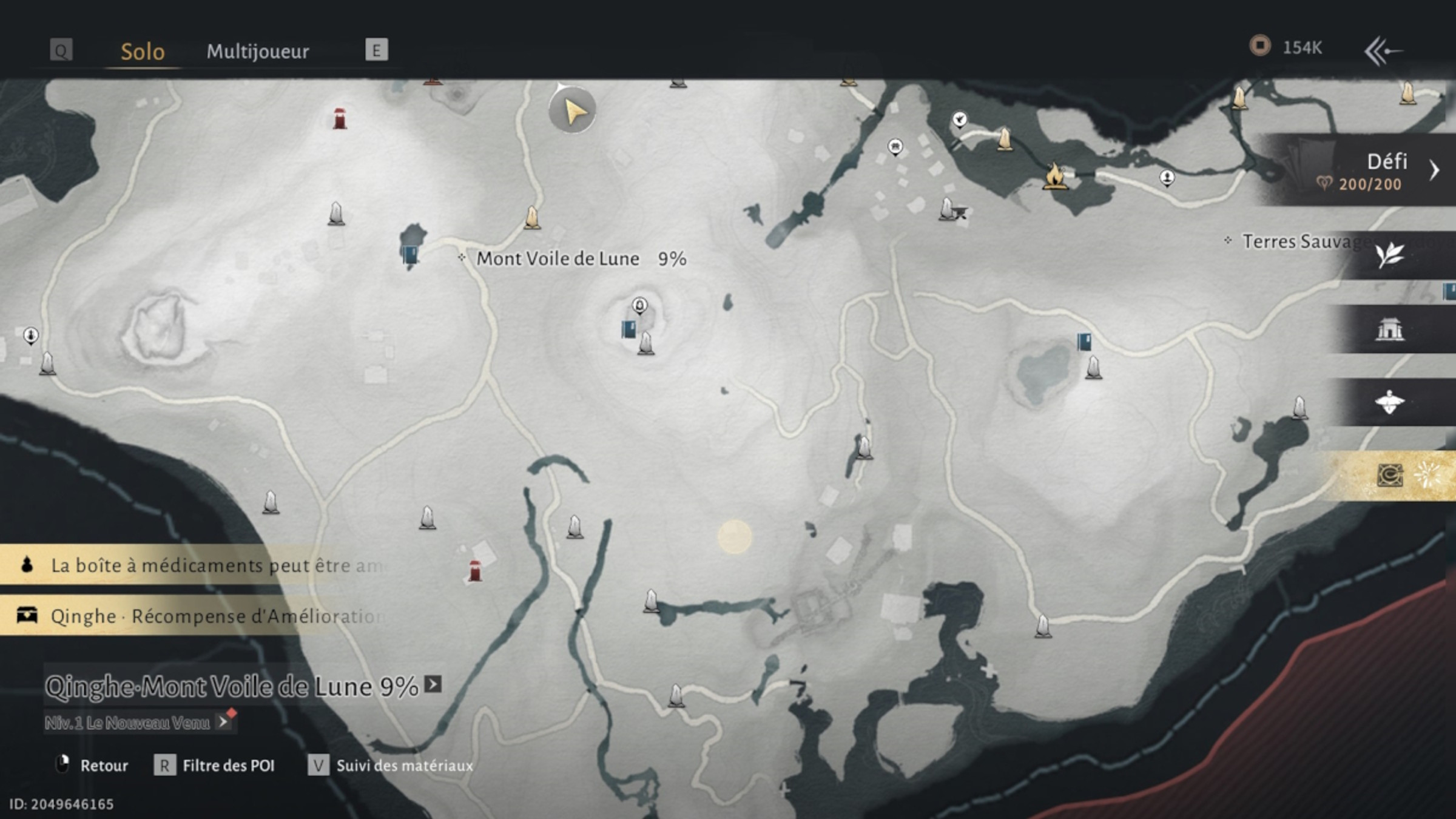Select the anvil blacksmith map marker
Viewport: 1456px width, 819px height.
959,212
